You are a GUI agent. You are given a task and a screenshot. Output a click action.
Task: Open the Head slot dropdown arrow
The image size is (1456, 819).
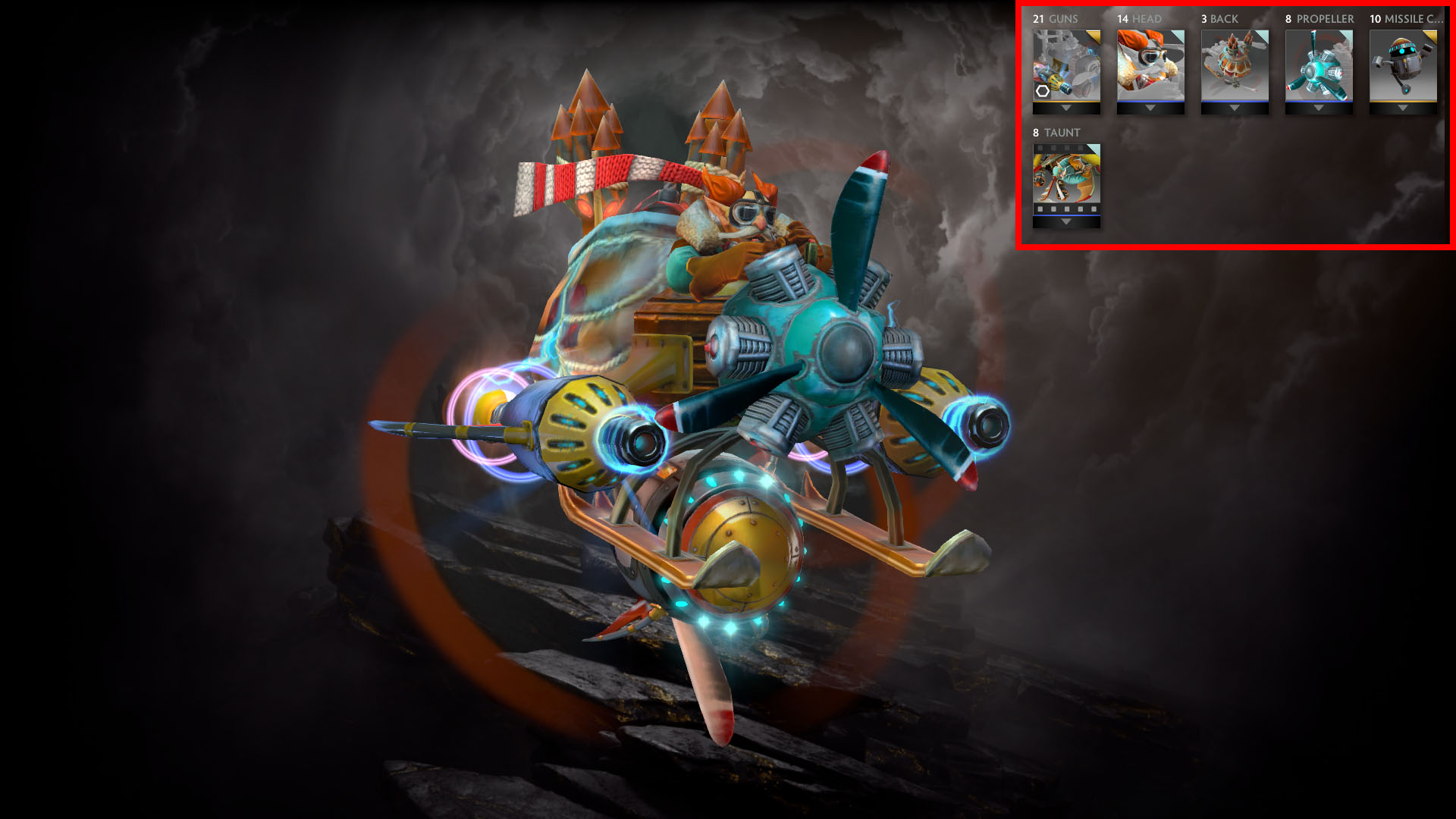coord(1150,108)
